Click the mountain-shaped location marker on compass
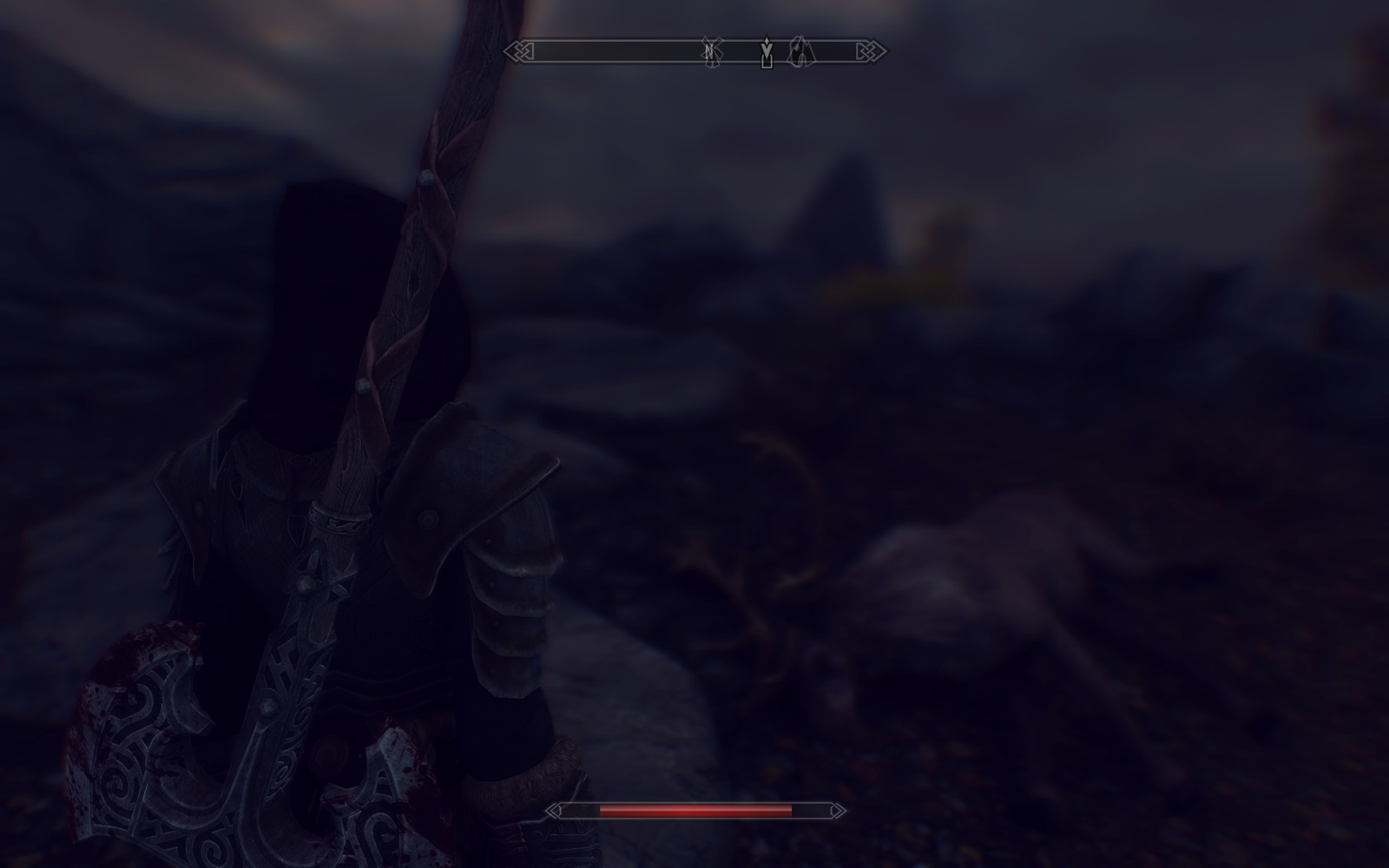Viewport: 1389px width, 868px height. click(801, 52)
